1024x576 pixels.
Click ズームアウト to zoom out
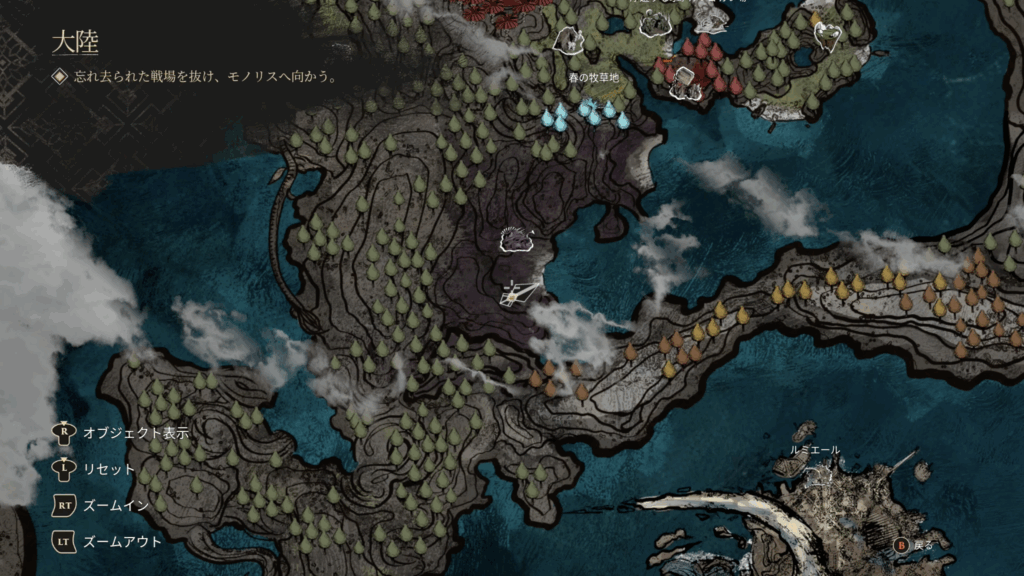click(121, 541)
